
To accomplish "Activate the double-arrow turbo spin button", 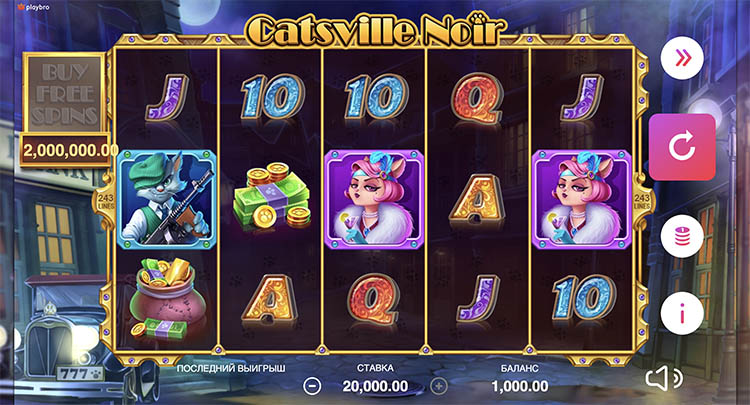I will click(x=682, y=58).
